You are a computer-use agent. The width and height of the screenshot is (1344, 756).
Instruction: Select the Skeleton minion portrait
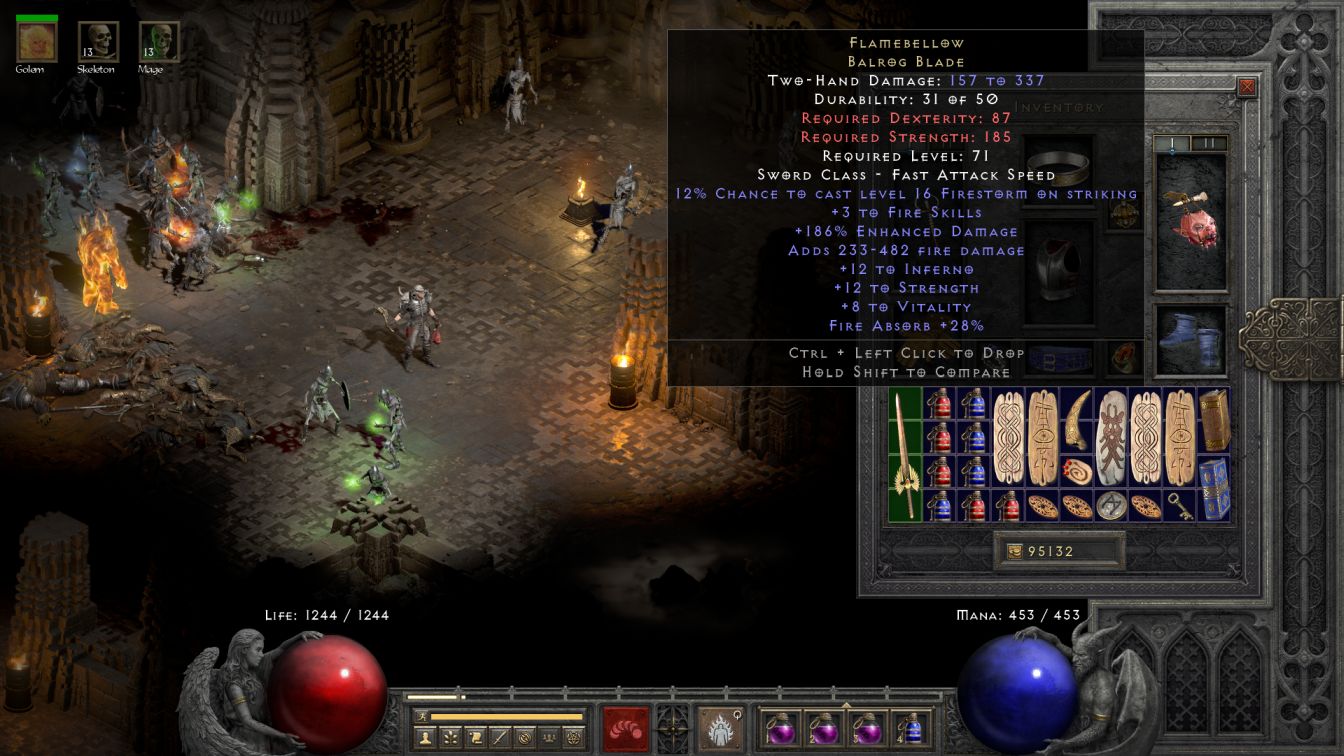pyautogui.click(x=98, y=42)
